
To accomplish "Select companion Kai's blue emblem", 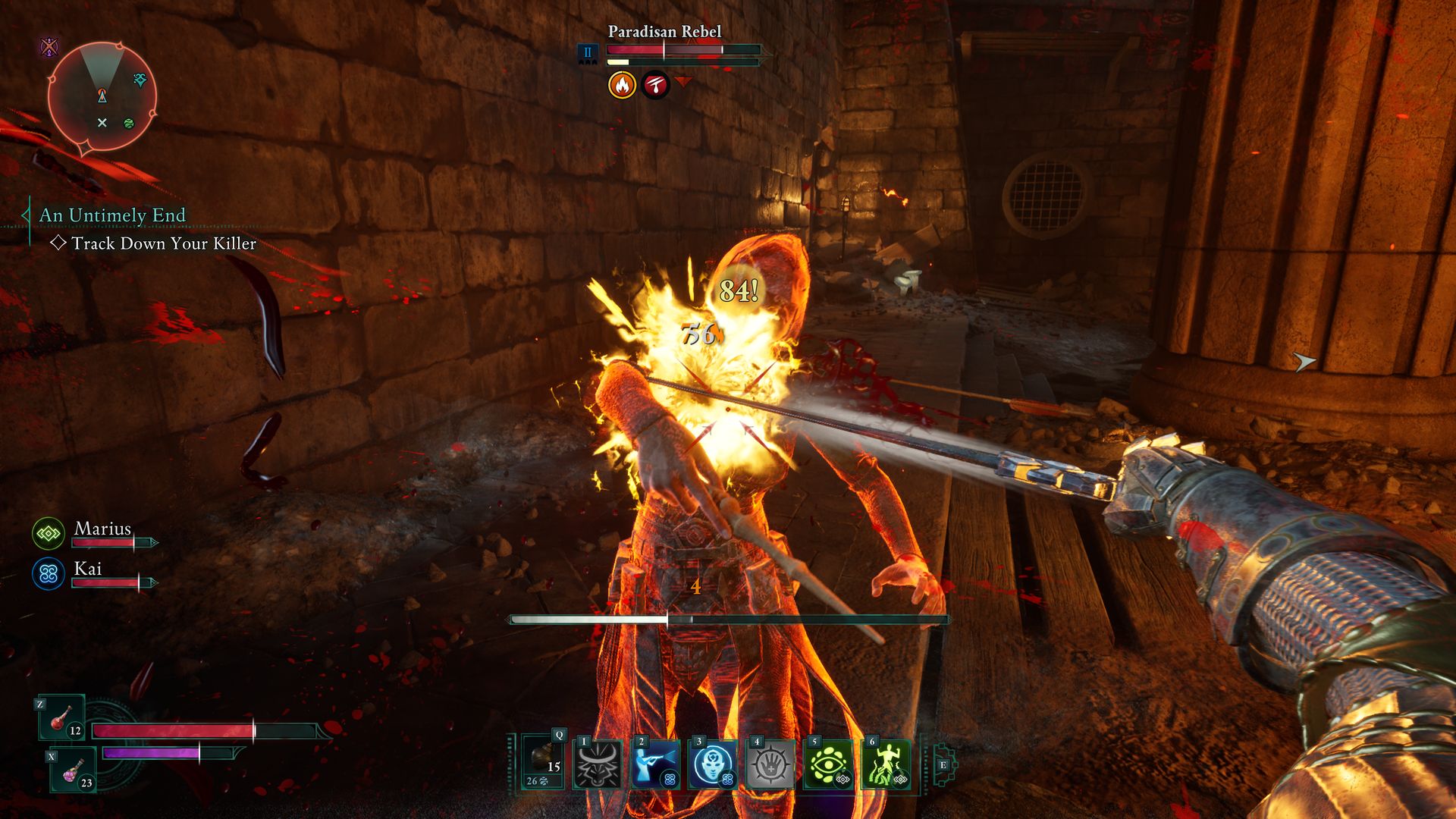I will [49, 574].
